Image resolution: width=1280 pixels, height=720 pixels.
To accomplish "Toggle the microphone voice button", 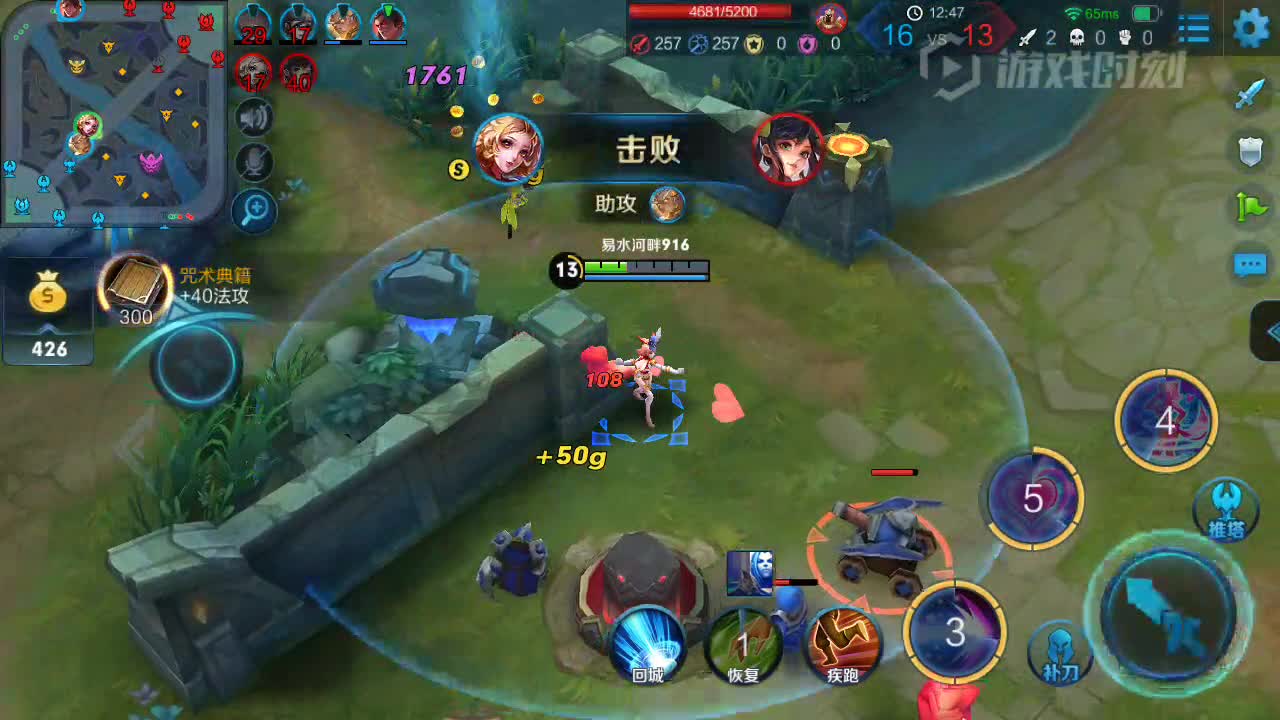I will tap(255, 163).
